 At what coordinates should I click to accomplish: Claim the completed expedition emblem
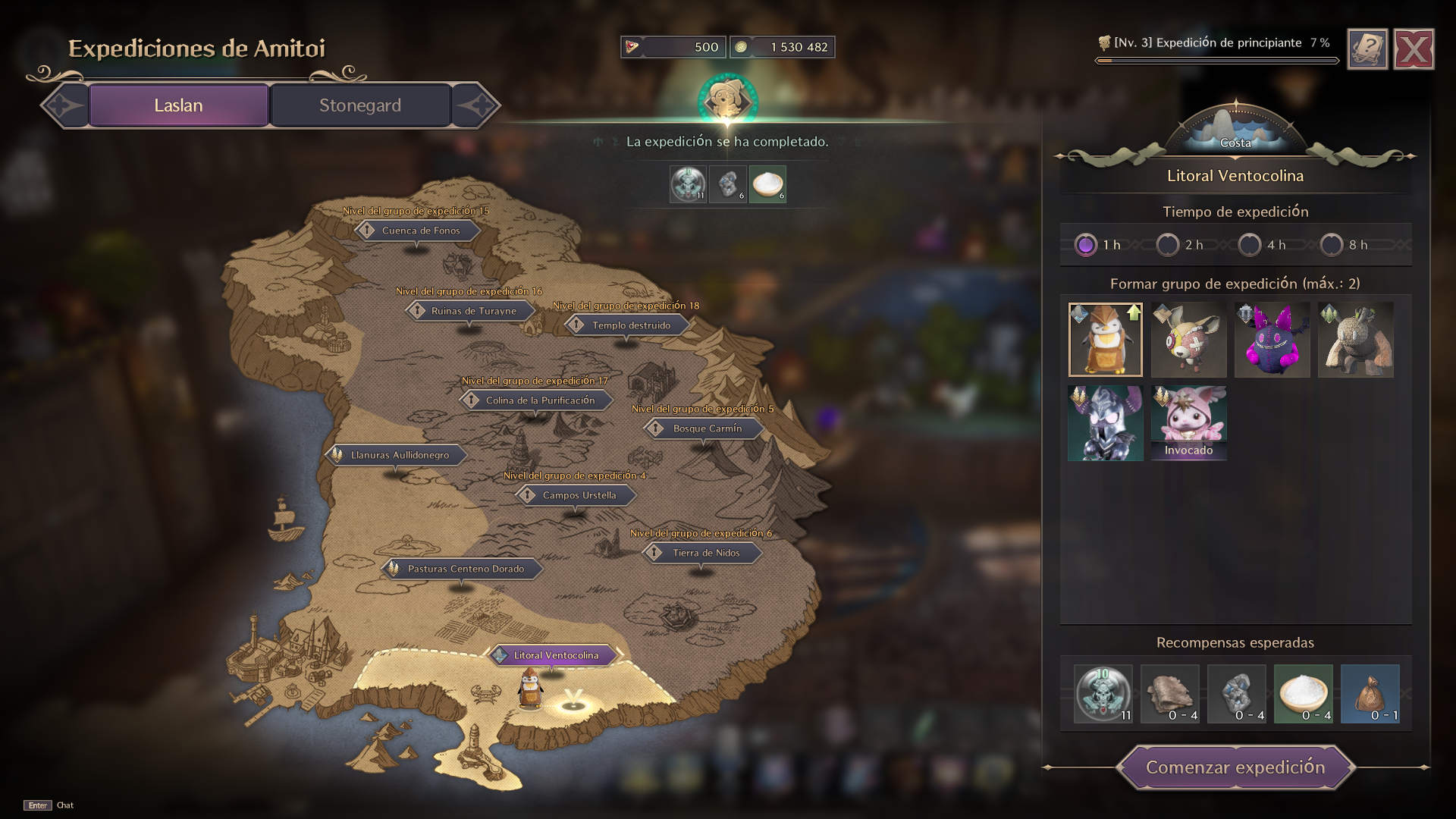point(727,100)
